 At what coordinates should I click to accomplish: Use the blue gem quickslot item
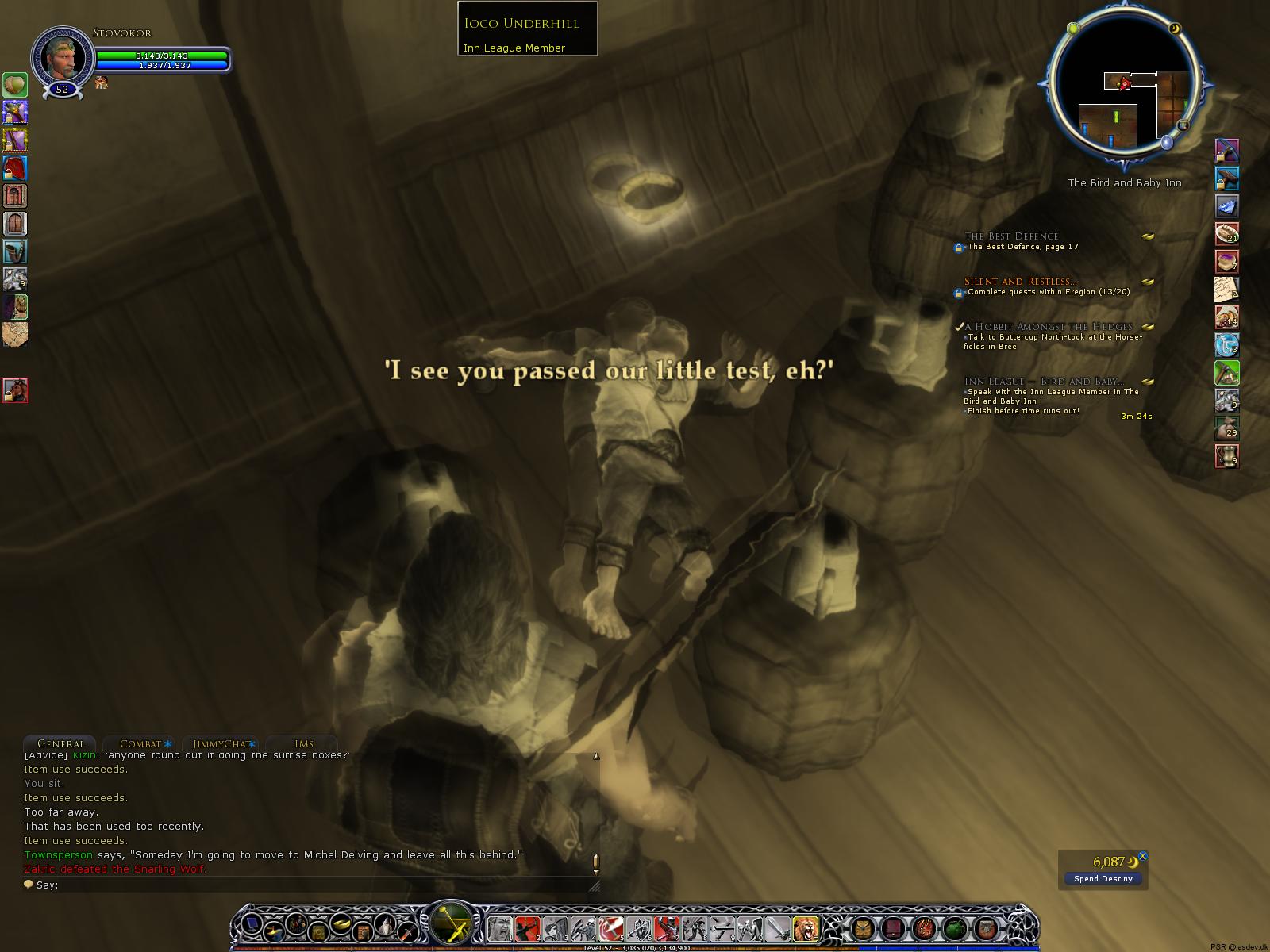tap(1226, 207)
